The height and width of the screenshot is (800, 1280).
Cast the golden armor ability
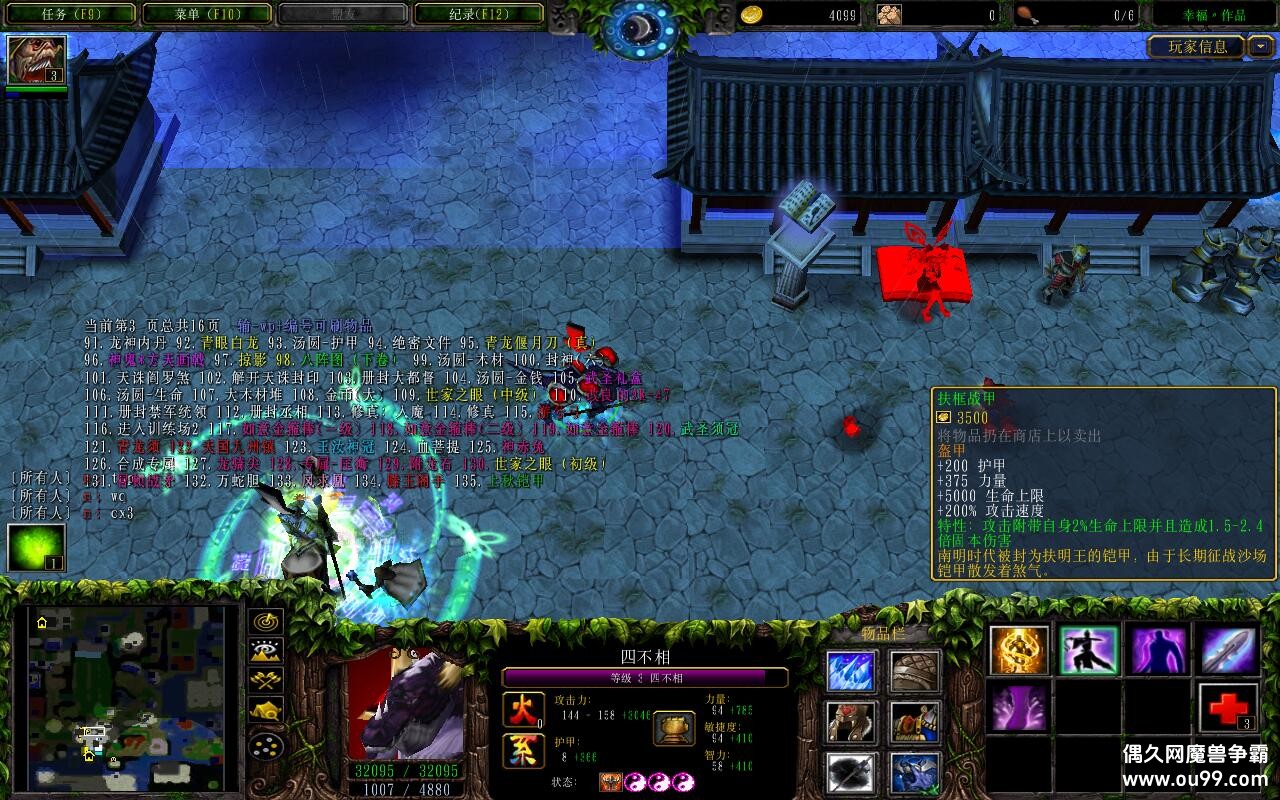[1017, 650]
